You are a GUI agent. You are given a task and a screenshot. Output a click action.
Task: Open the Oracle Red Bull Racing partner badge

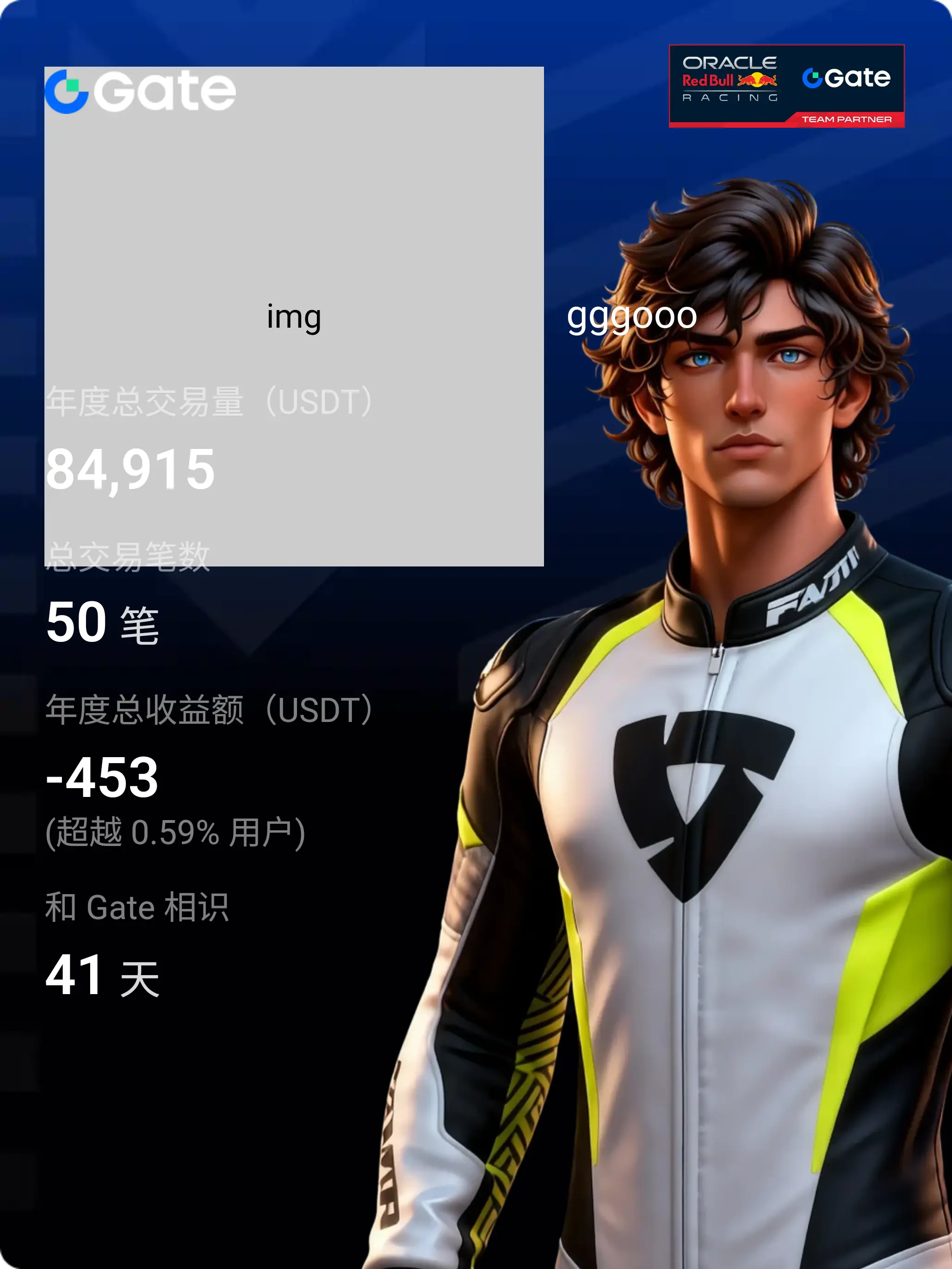coord(786,86)
